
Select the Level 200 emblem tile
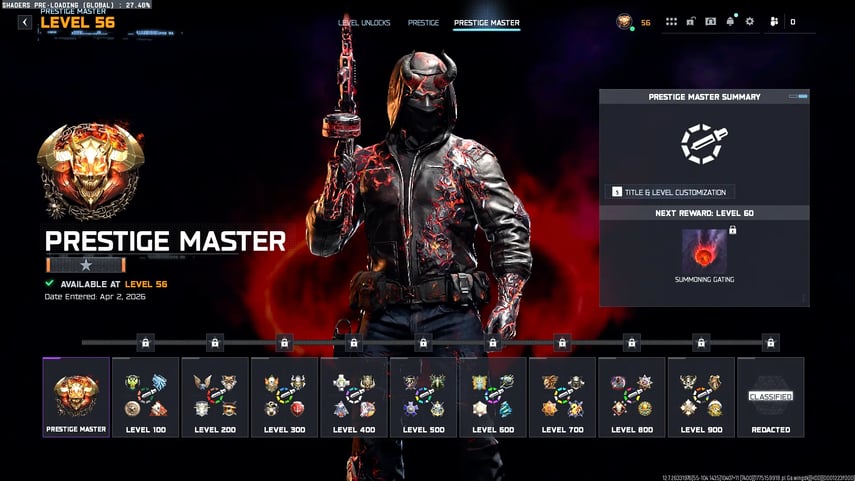(215, 397)
